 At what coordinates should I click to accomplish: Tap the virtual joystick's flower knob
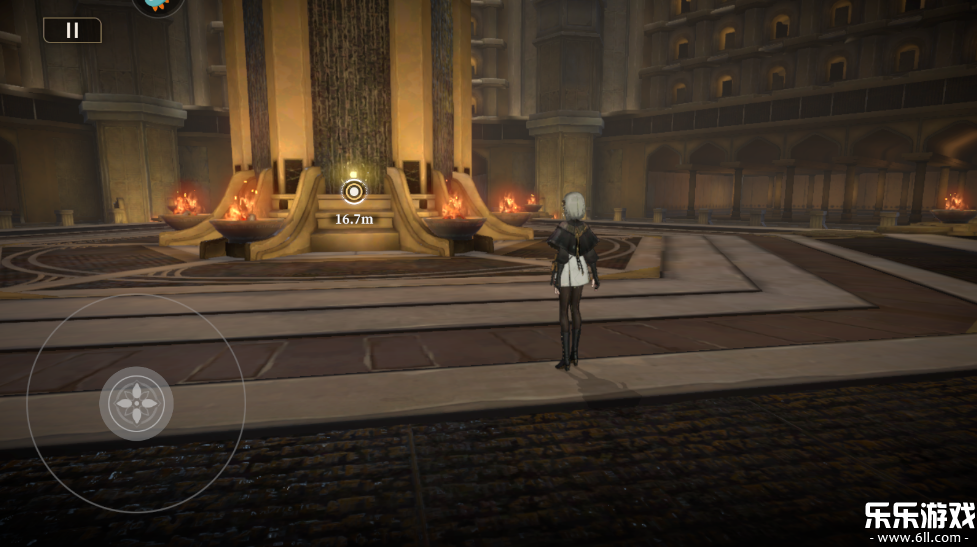pos(136,403)
